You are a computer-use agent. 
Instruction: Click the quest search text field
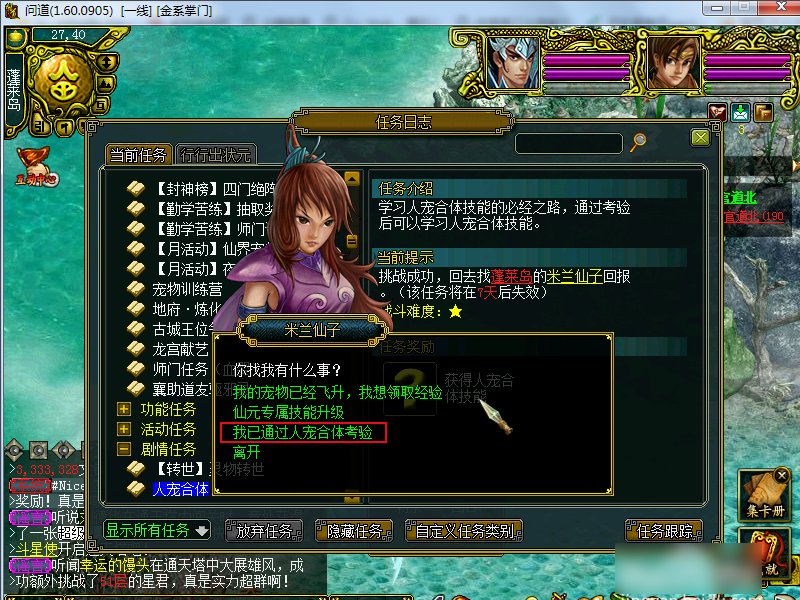coord(569,143)
